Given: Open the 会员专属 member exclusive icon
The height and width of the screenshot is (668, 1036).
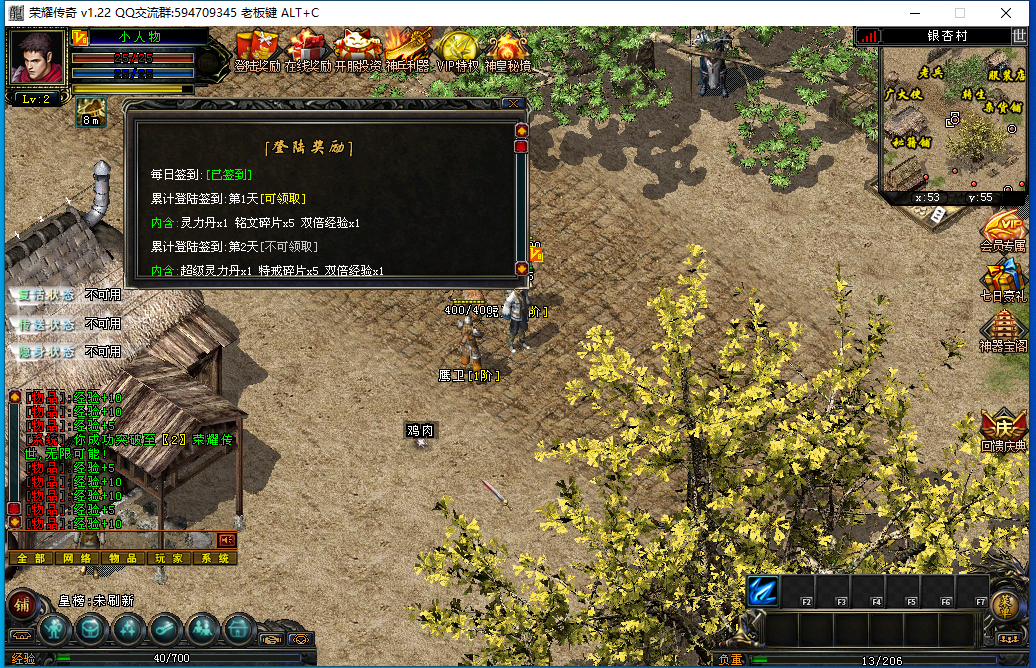Looking at the screenshot, I should (x=1003, y=230).
